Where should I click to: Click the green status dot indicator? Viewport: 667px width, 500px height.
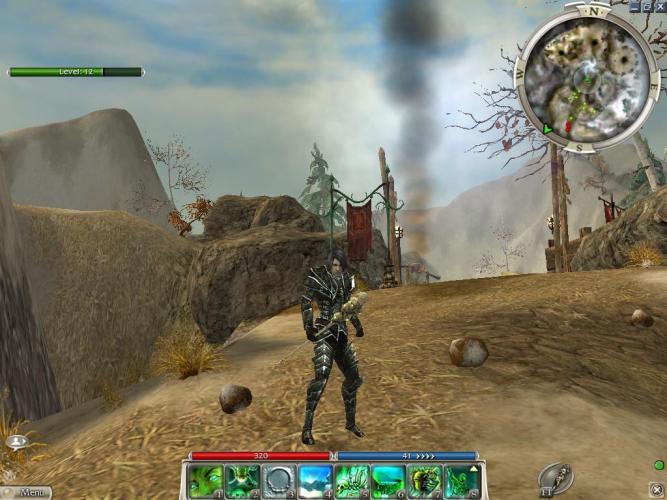[x=658, y=465]
